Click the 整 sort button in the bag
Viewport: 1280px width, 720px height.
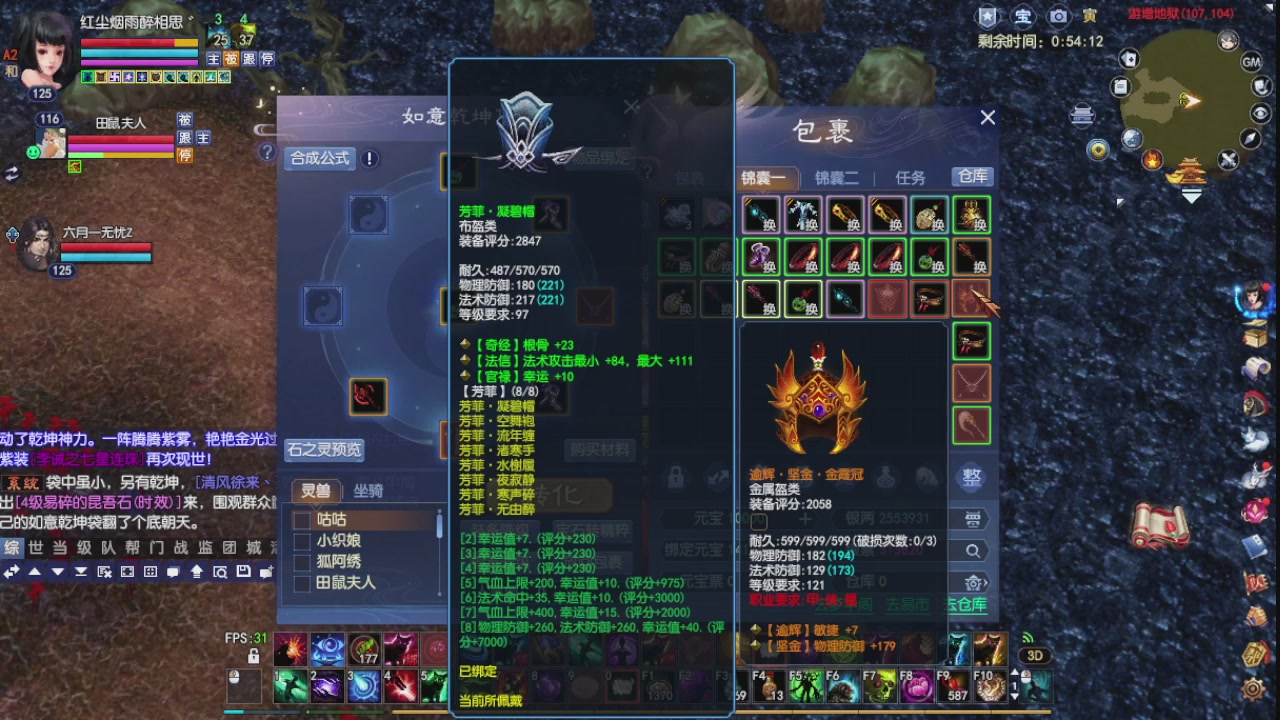pos(971,478)
